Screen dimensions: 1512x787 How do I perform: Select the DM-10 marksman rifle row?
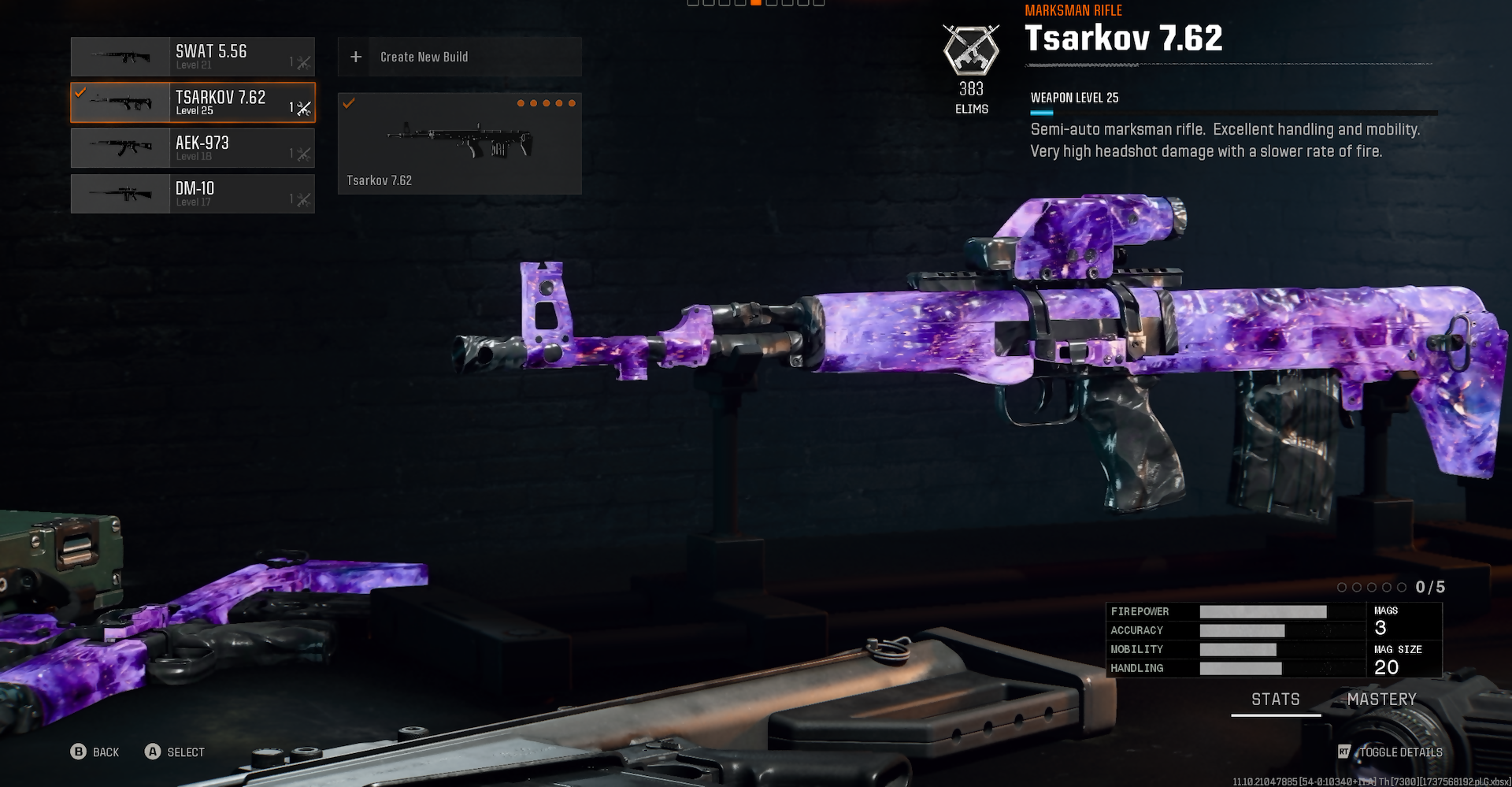click(193, 194)
